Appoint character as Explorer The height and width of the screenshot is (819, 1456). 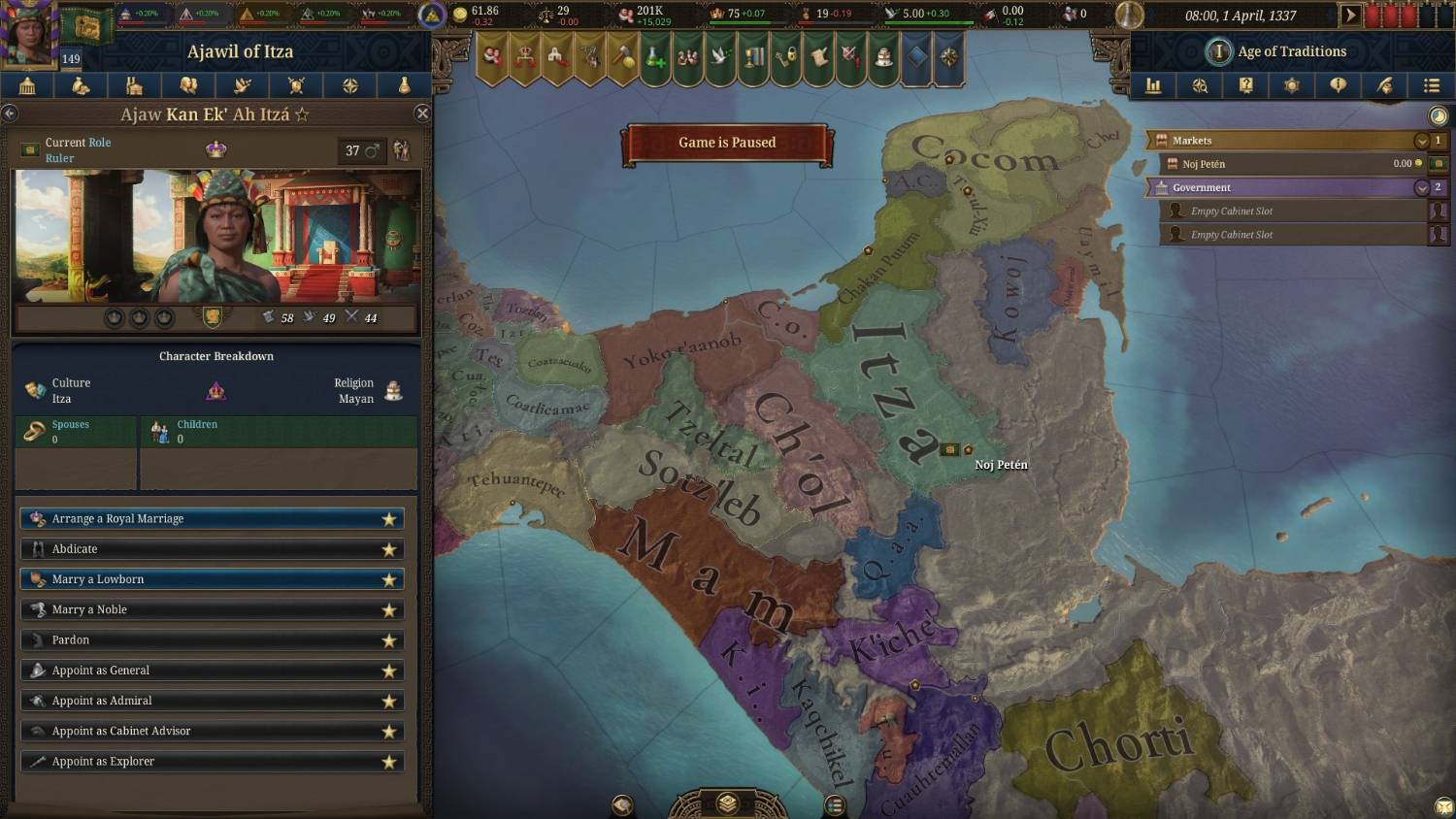[x=212, y=762]
